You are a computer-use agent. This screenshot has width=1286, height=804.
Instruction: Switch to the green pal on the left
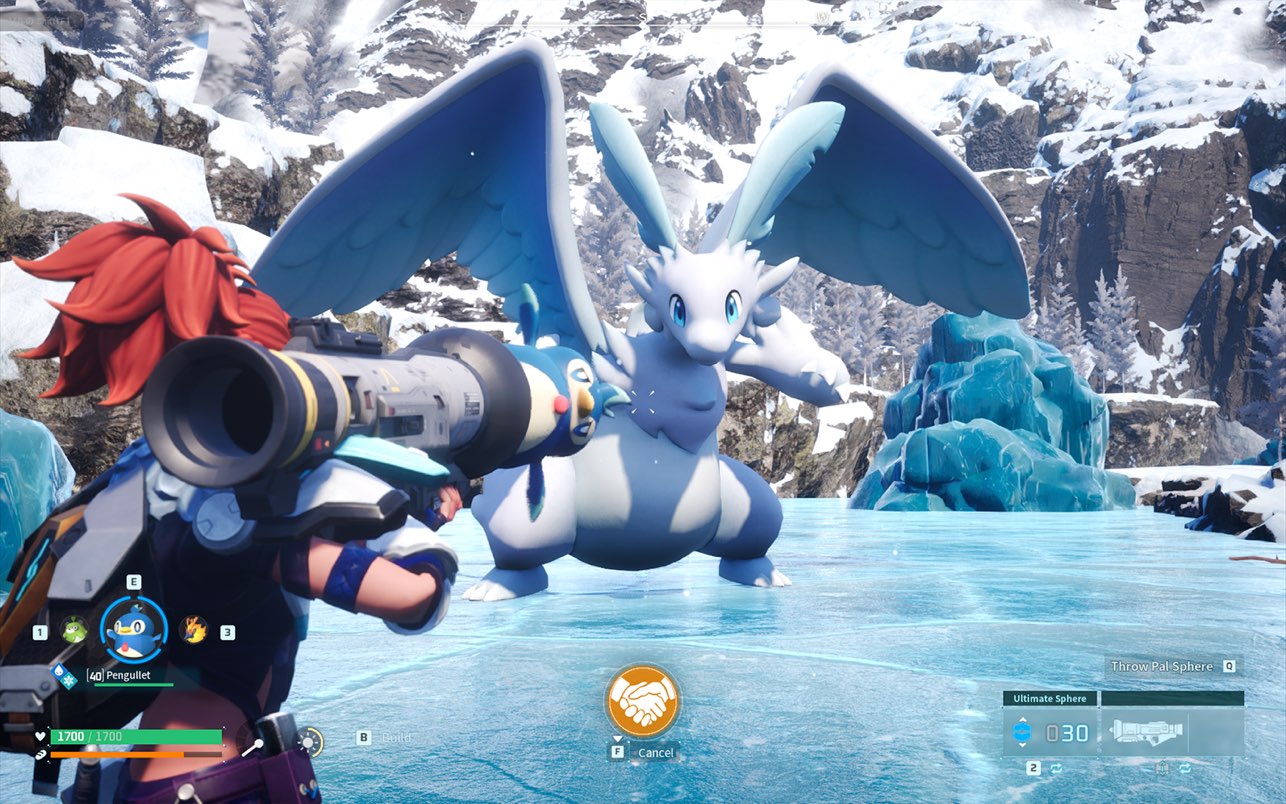click(74, 630)
